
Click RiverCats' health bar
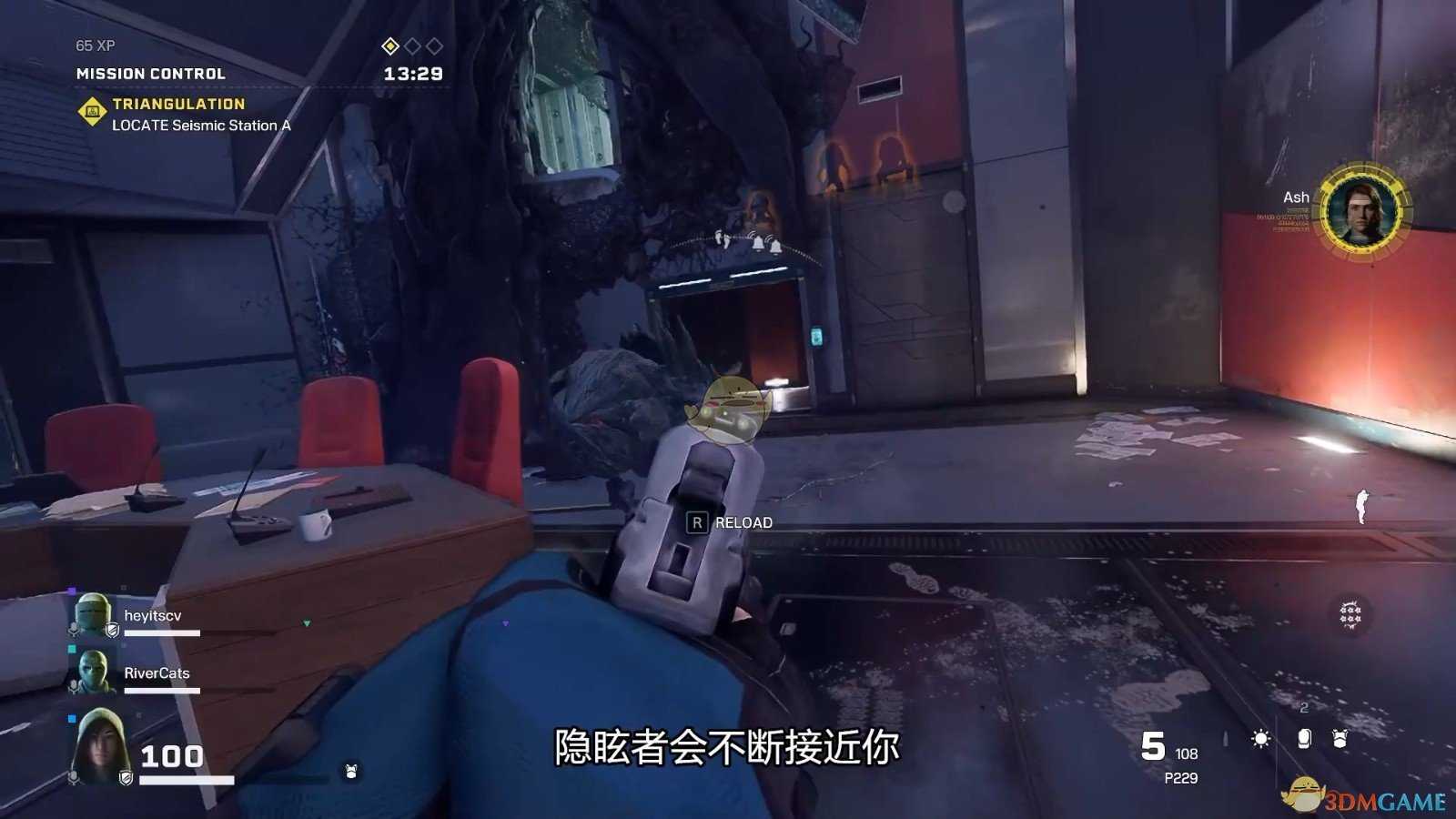point(160,690)
